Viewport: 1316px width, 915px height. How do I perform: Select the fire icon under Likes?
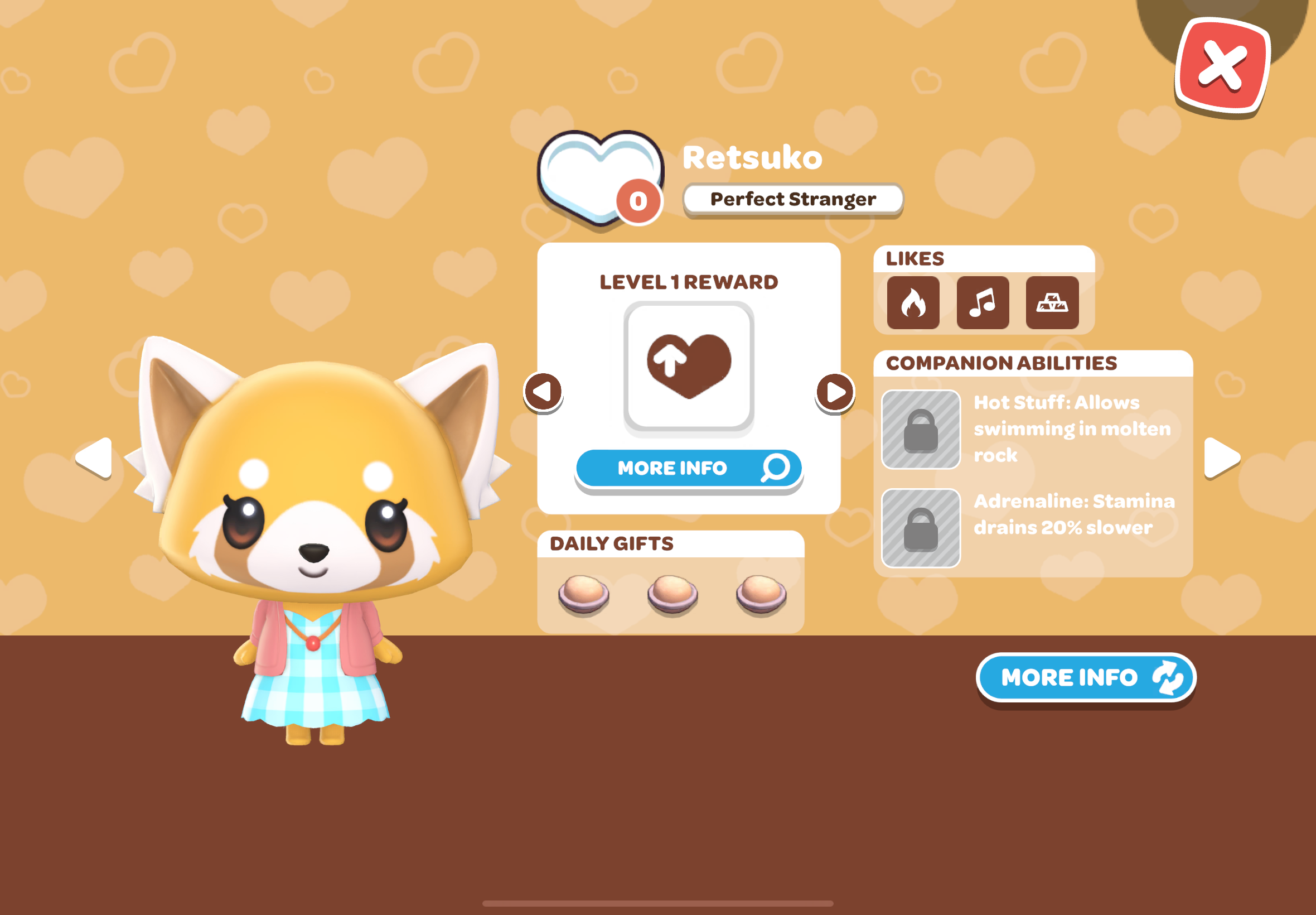tap(913, 303)
